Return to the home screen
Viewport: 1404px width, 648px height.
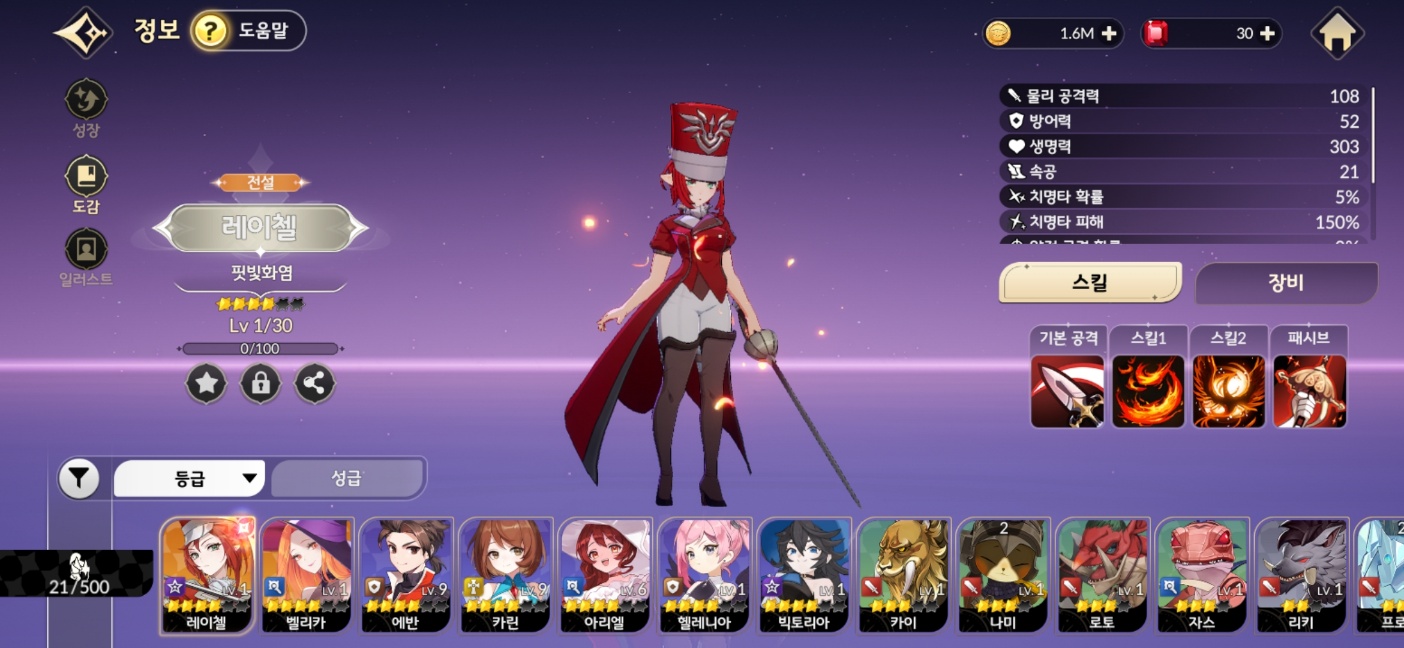coord(1338,34)
